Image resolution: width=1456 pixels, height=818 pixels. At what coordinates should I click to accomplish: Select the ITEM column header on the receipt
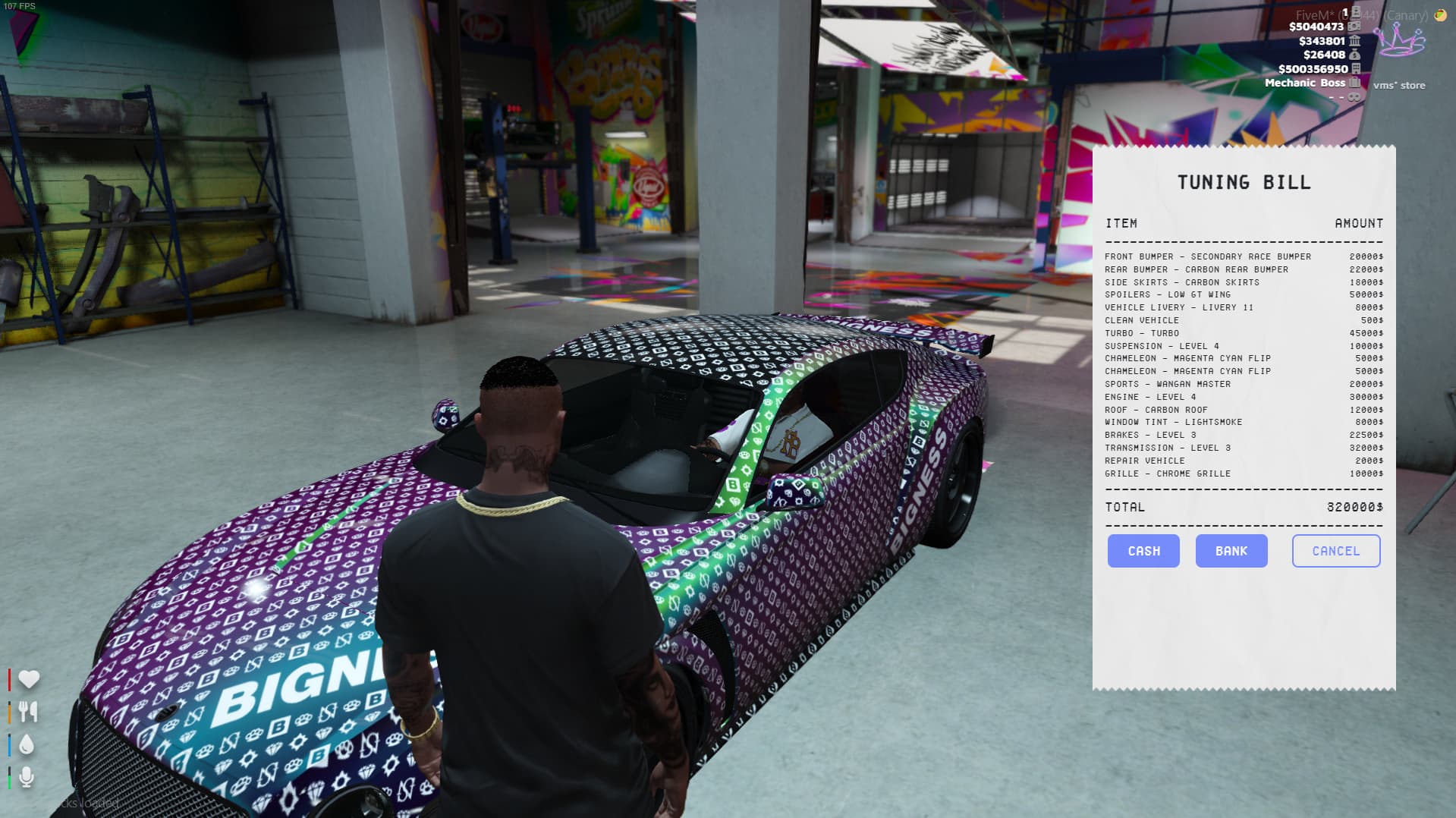[x=1121, y=223]
